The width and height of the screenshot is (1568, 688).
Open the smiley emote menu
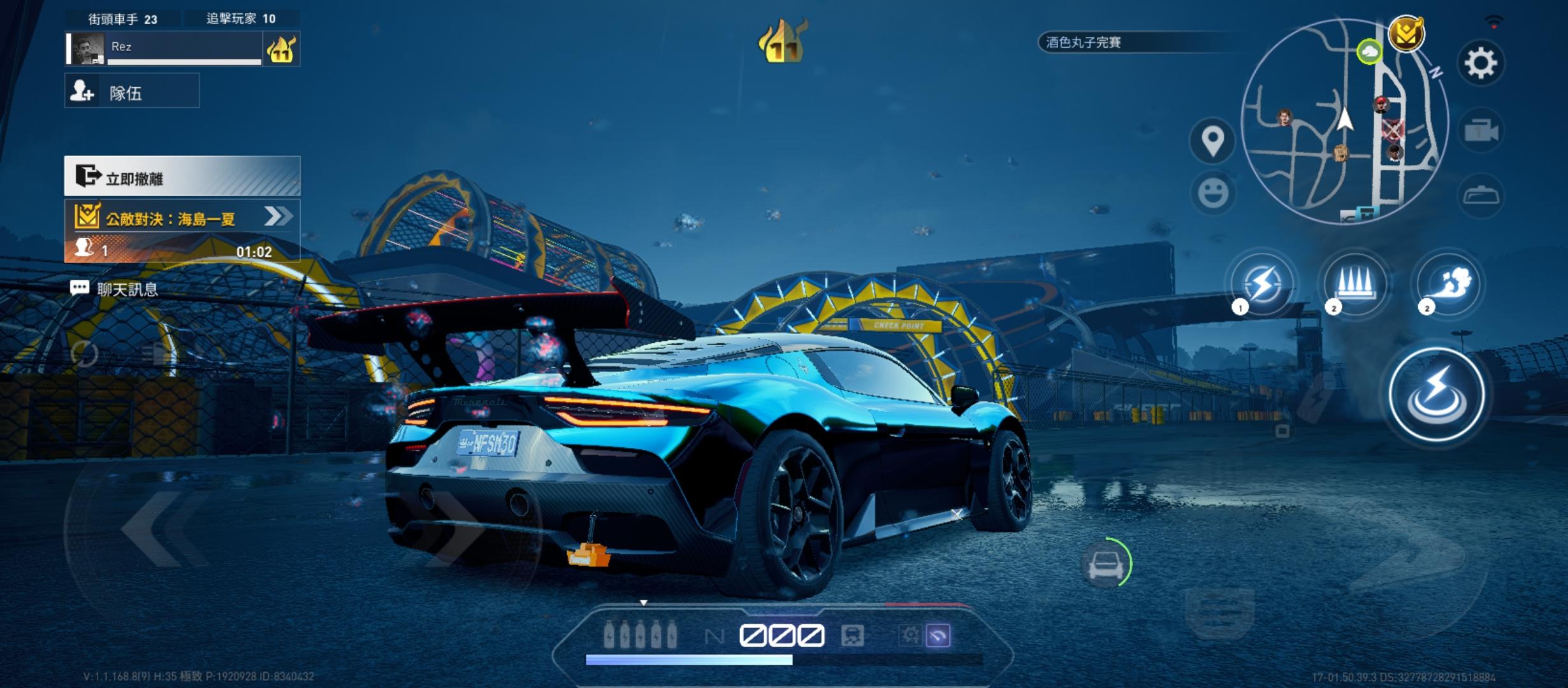coord(1212,192)
